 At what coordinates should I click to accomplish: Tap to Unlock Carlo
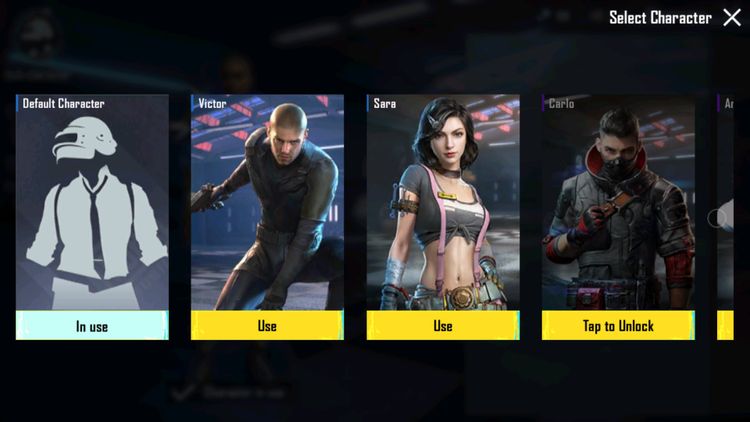click(618, 325)
